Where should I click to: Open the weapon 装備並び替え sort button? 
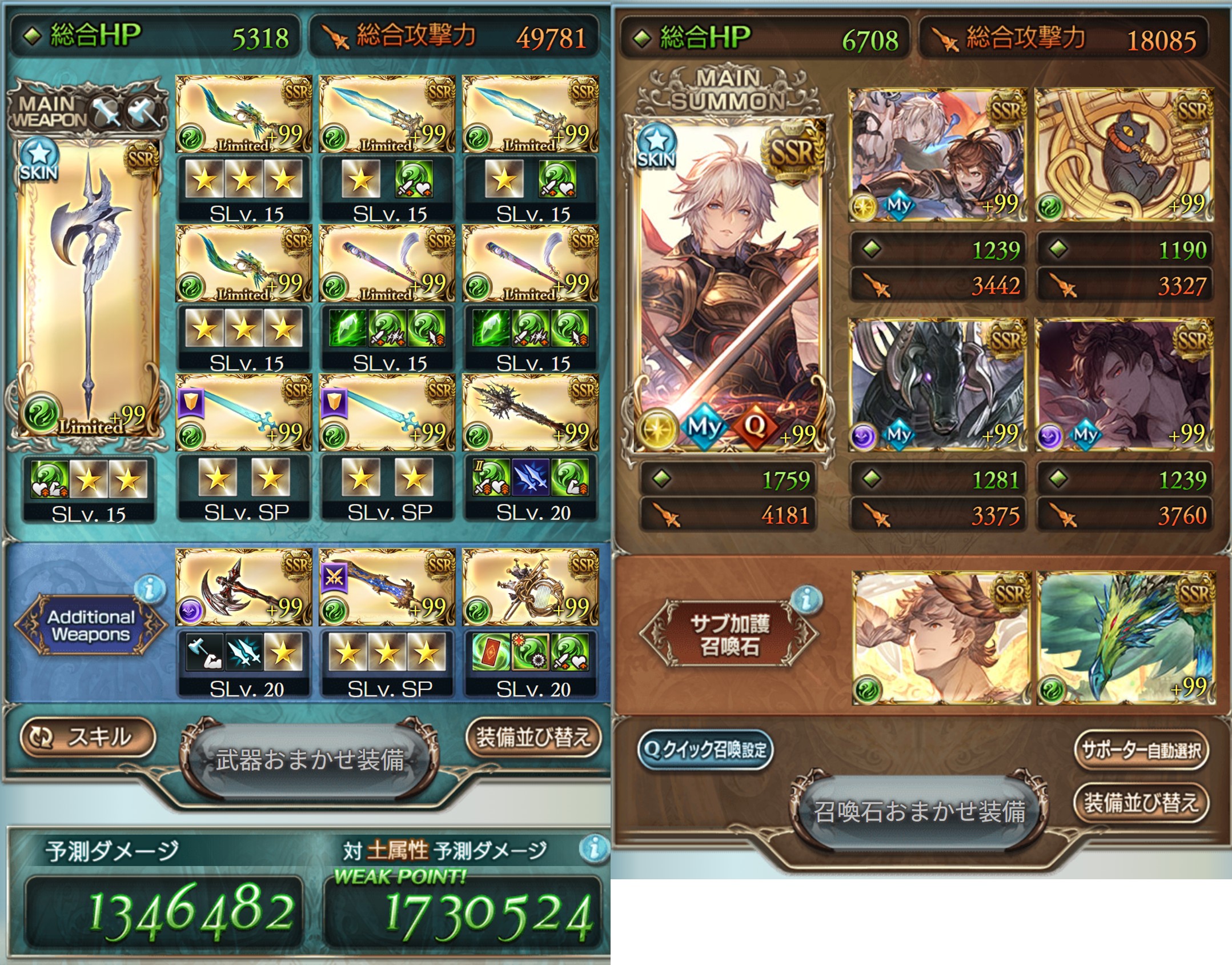[x=533, y=737]
